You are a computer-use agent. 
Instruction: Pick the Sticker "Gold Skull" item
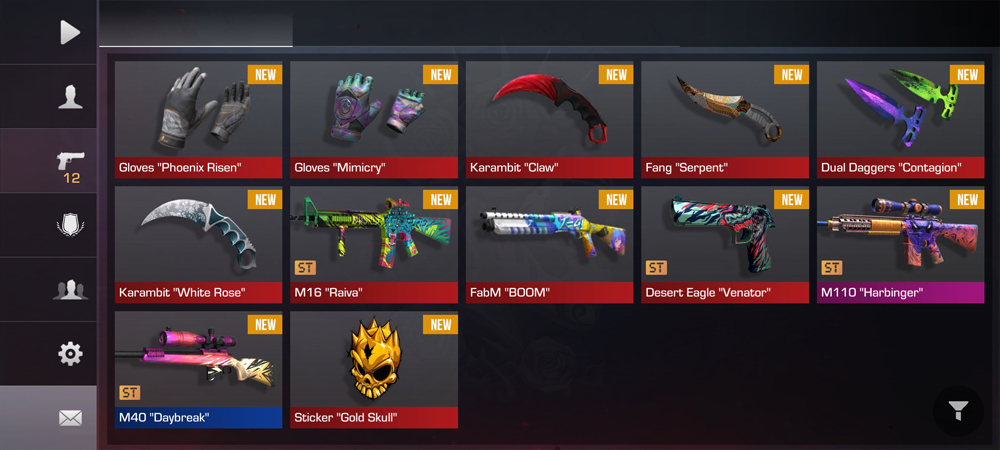374,369
